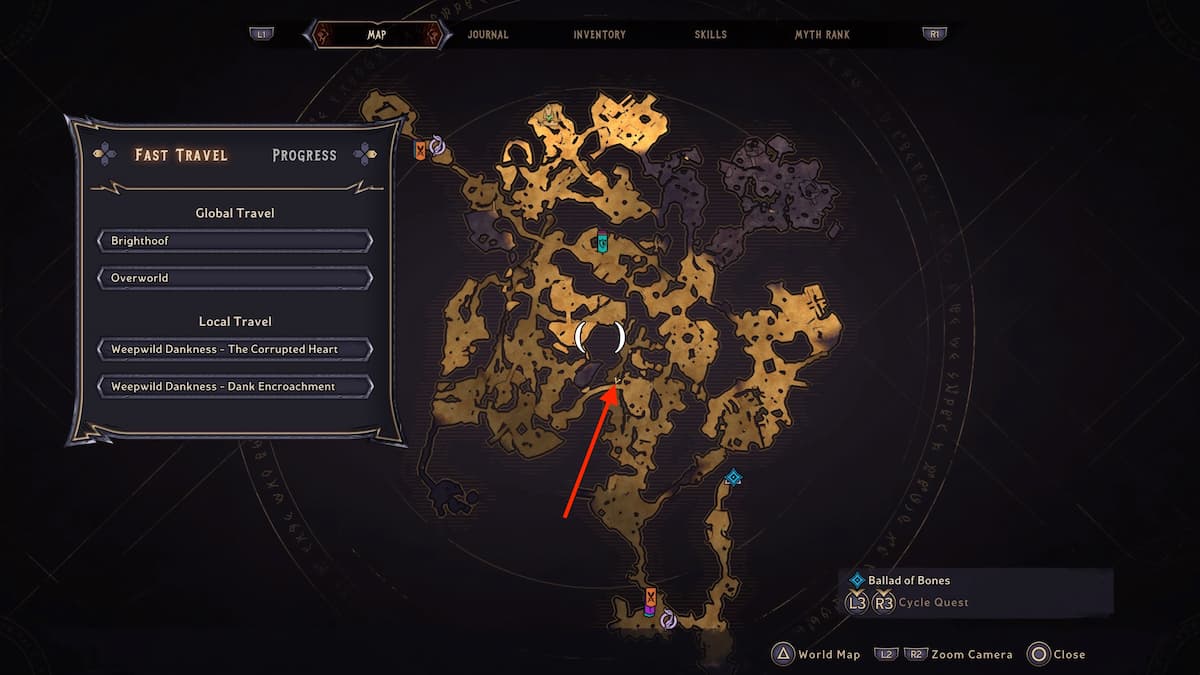1200x675 pixels.
Task: Switch to the Progress panel tab
Action: point(304,155)
